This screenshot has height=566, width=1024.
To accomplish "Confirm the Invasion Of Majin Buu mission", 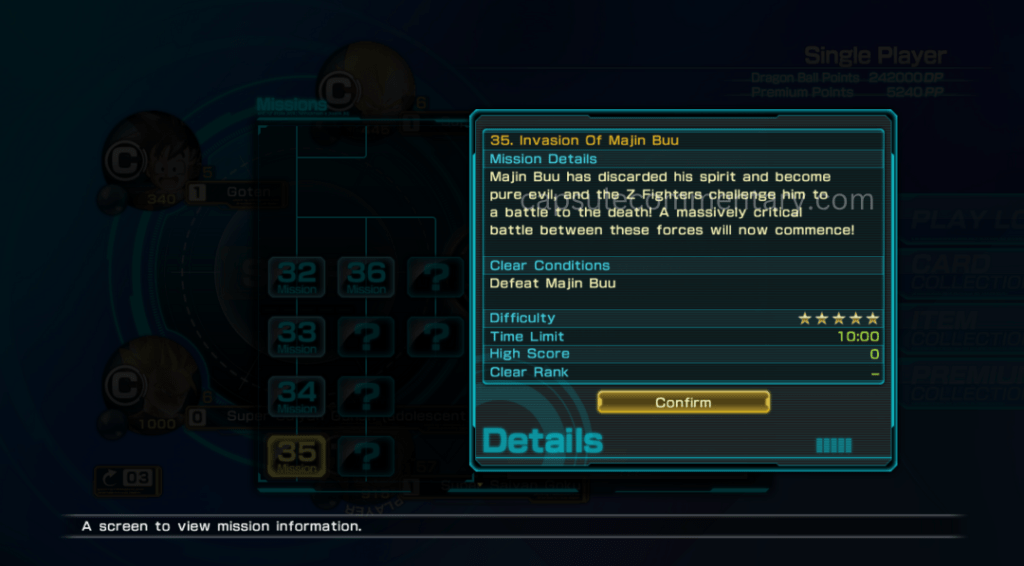I will tap(683, 402).
